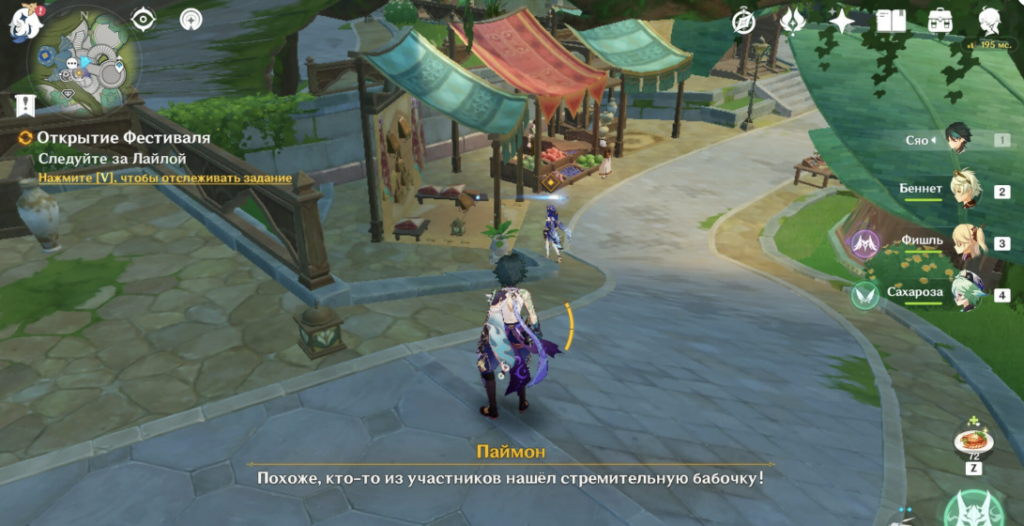The height and width of the screenshot is (526, 1024).
Task: Open the character head profile icon
Action: coord(989,20)
